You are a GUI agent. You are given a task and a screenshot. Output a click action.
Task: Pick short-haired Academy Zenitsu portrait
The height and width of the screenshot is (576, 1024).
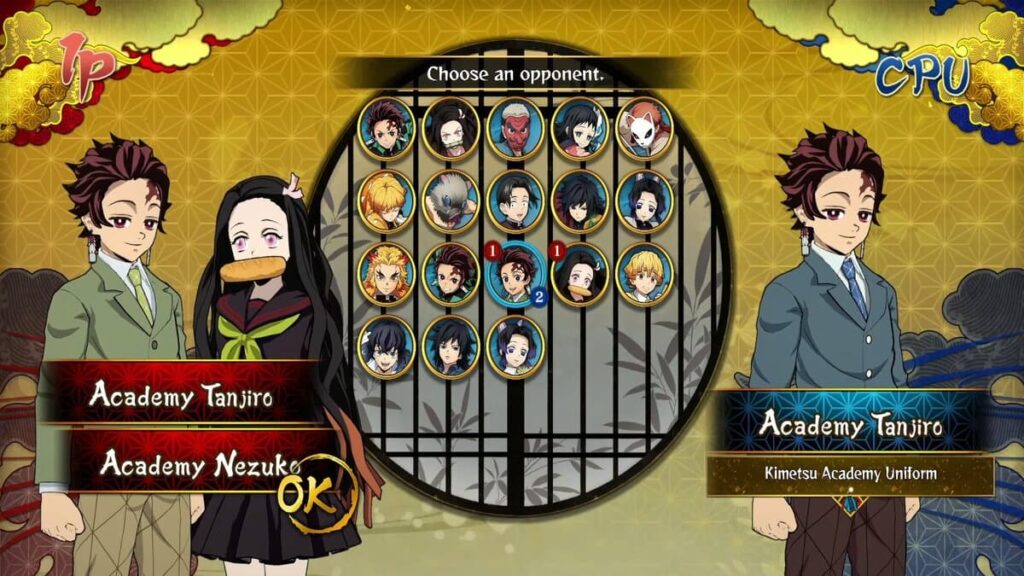(644, 273)
